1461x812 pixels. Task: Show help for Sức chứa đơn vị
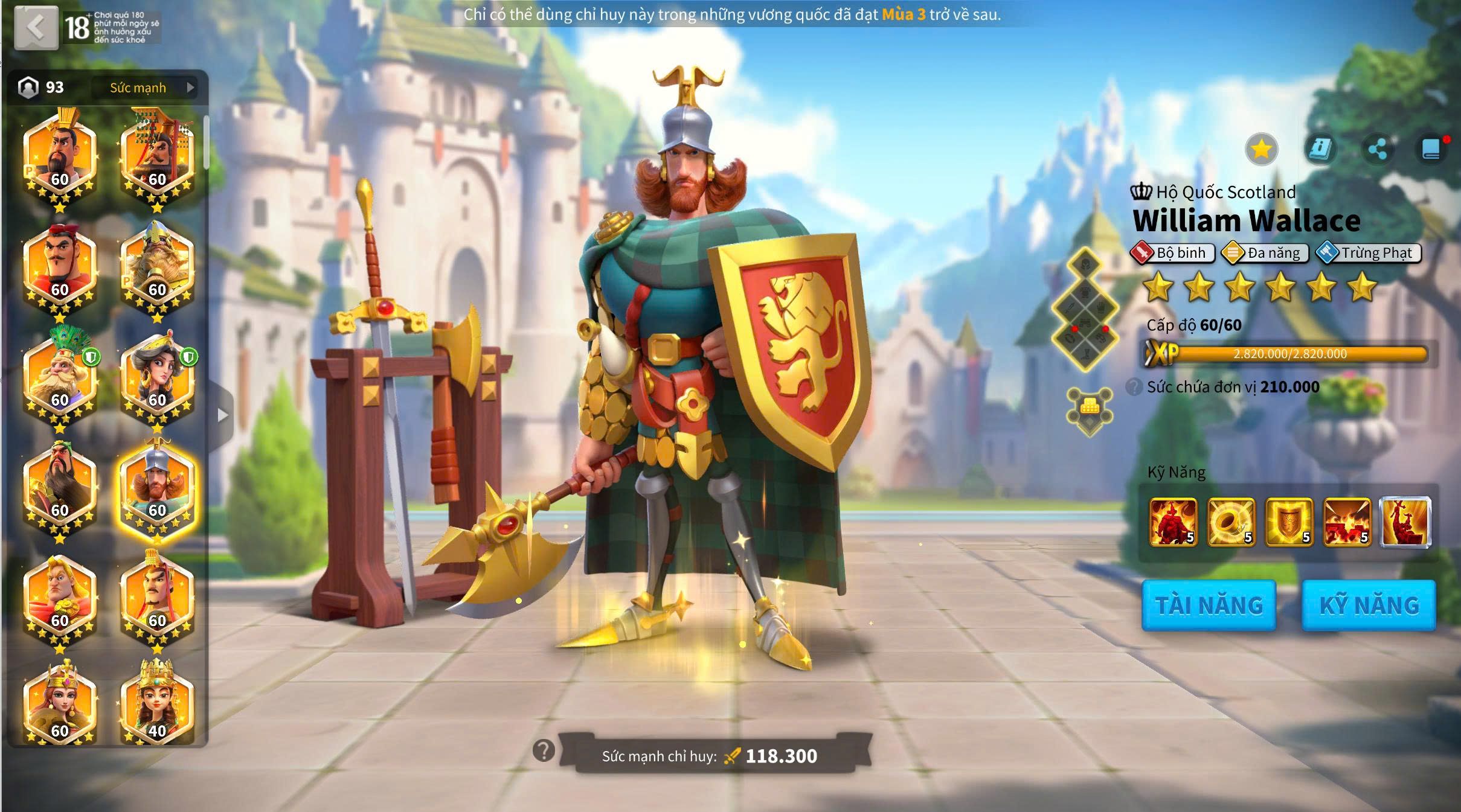click(1134, 387)
